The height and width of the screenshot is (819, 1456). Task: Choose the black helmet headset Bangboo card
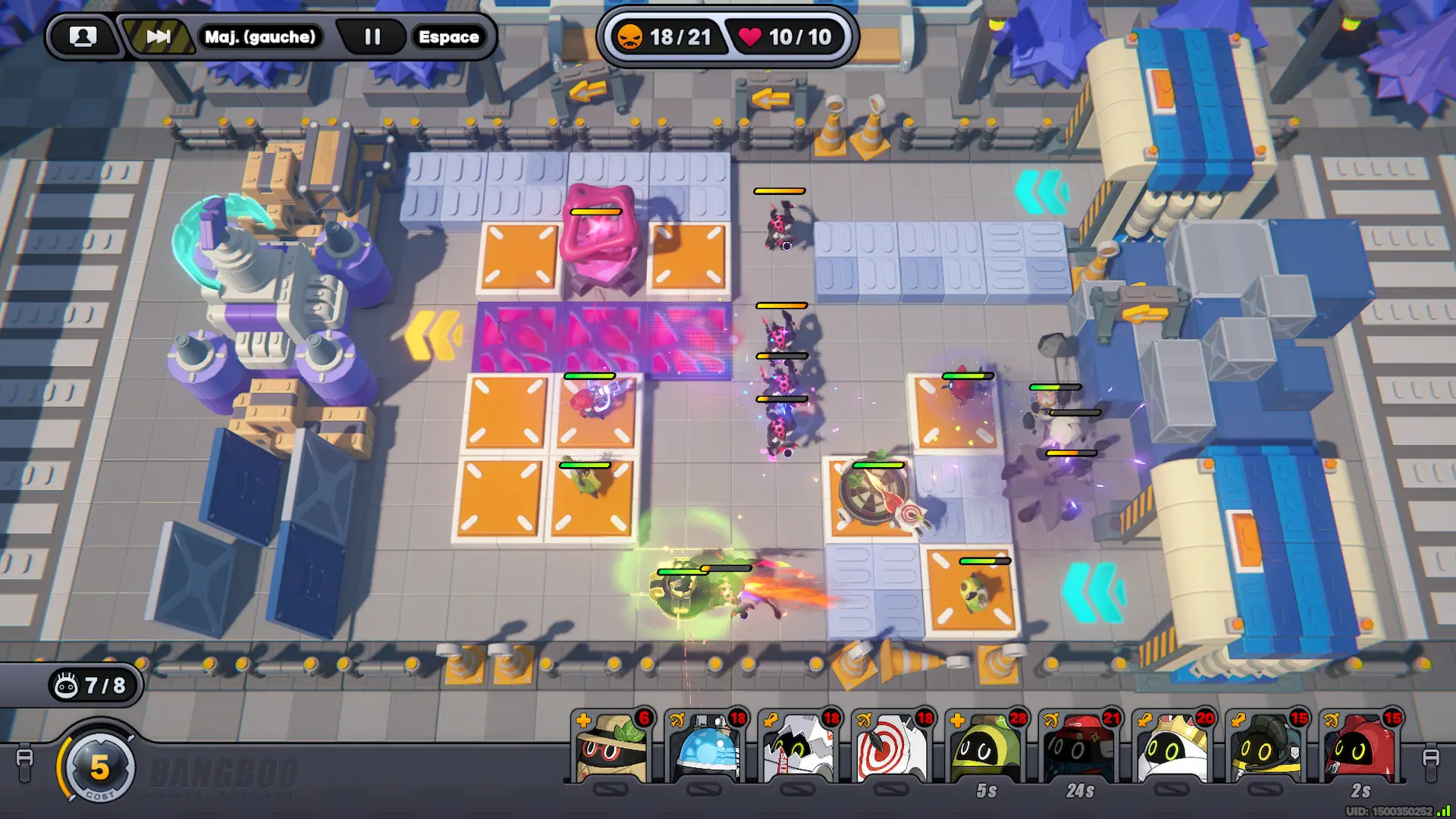pos(1266,748)
